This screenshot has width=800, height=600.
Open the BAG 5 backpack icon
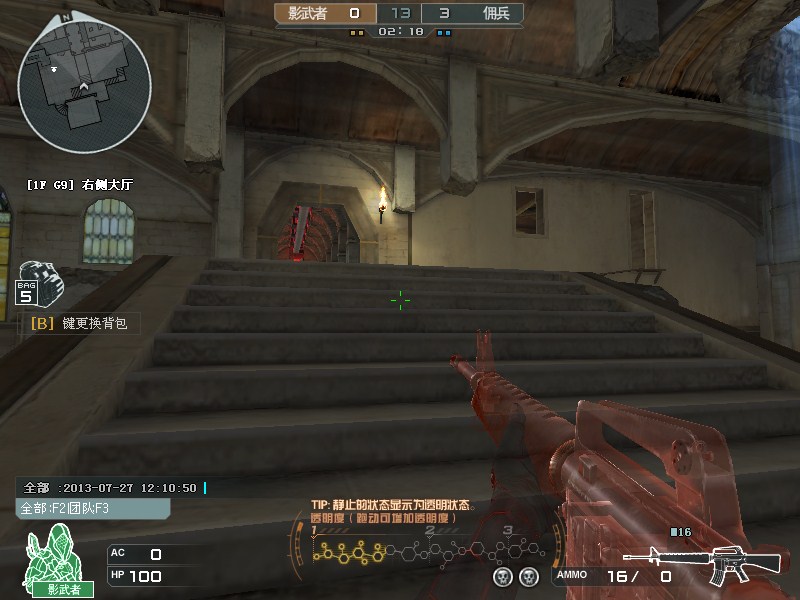(39, 283)
